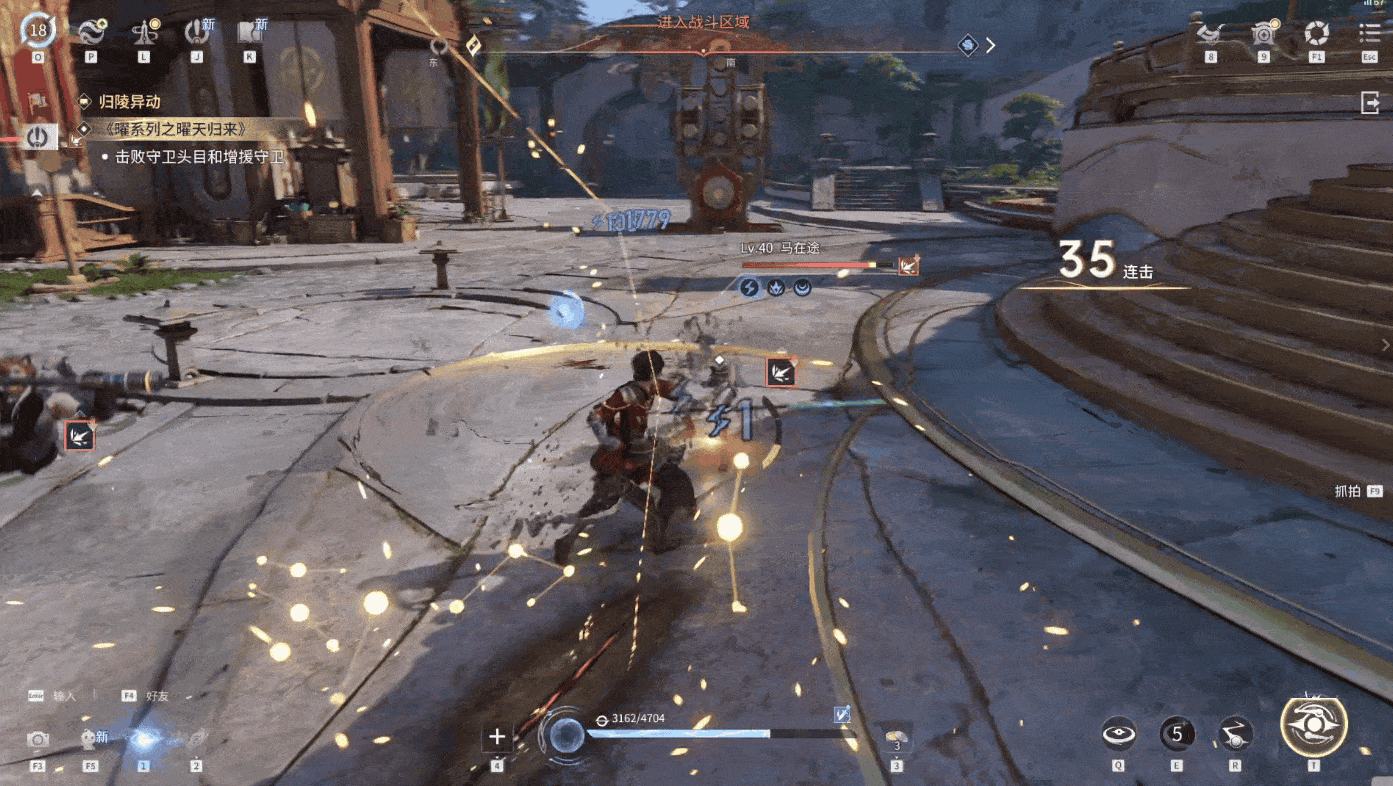Open the level 18 circular progress icon
1393x786 pixels.
point(38,30)
